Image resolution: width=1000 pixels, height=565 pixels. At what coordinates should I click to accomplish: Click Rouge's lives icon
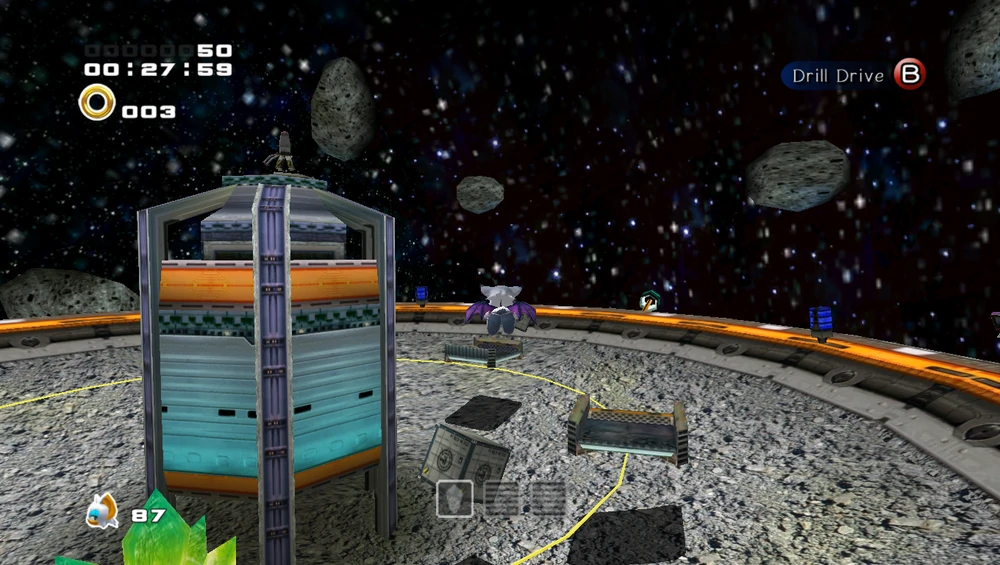pyautogui.click(x=102, y=511)
